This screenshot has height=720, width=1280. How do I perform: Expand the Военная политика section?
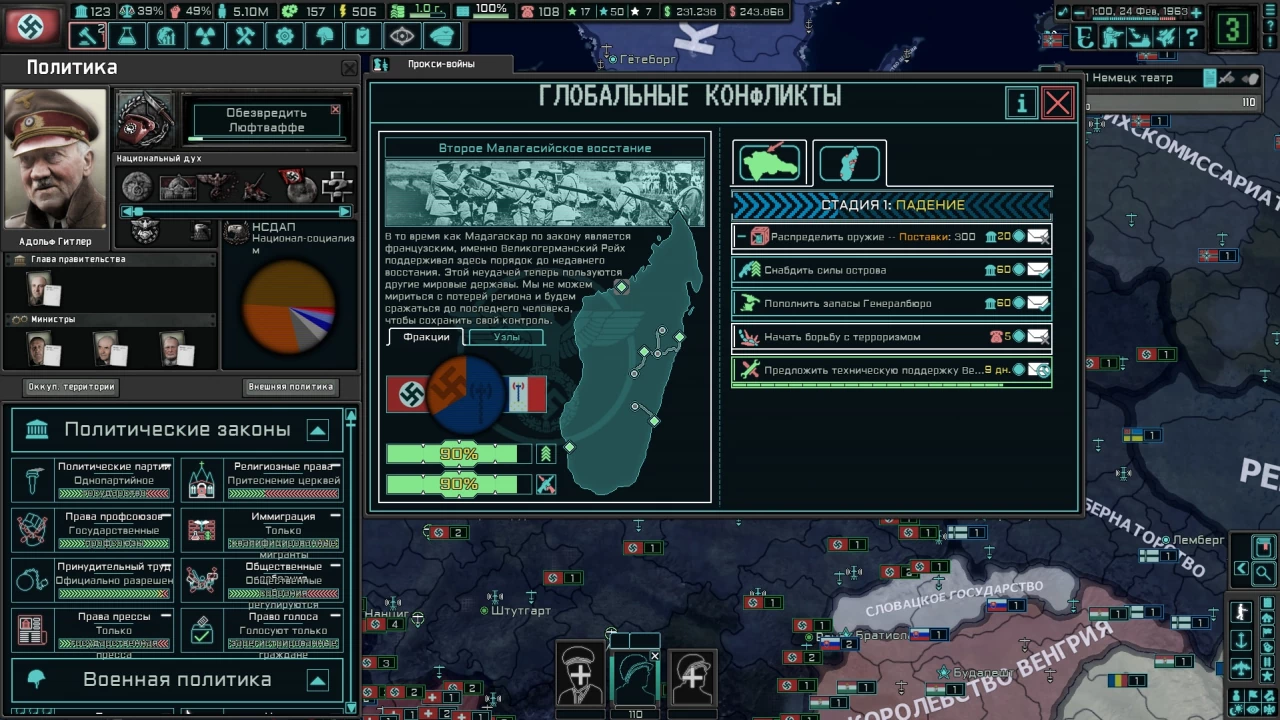point(317,681)
